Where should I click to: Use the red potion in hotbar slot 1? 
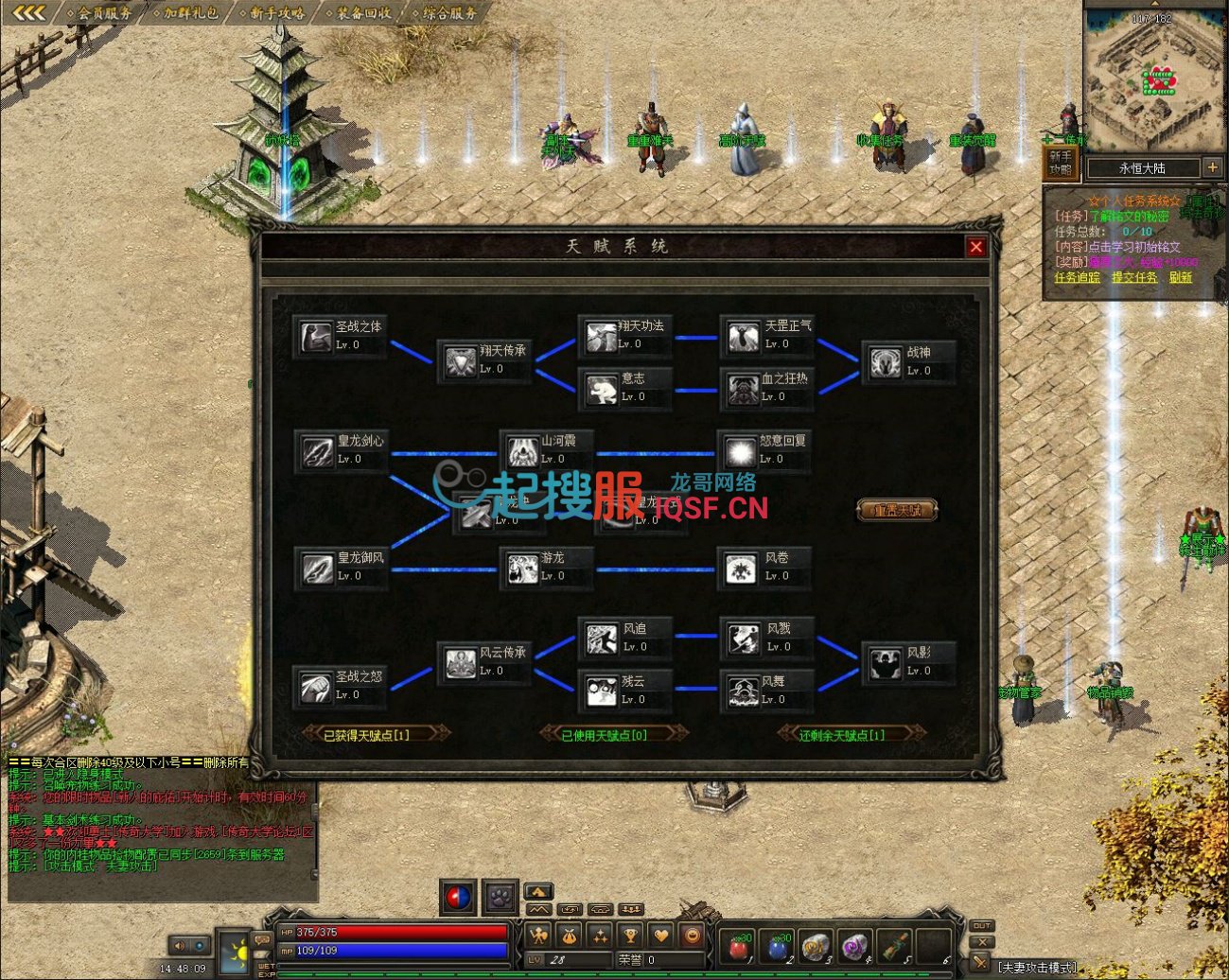click(x=738, y=945)
